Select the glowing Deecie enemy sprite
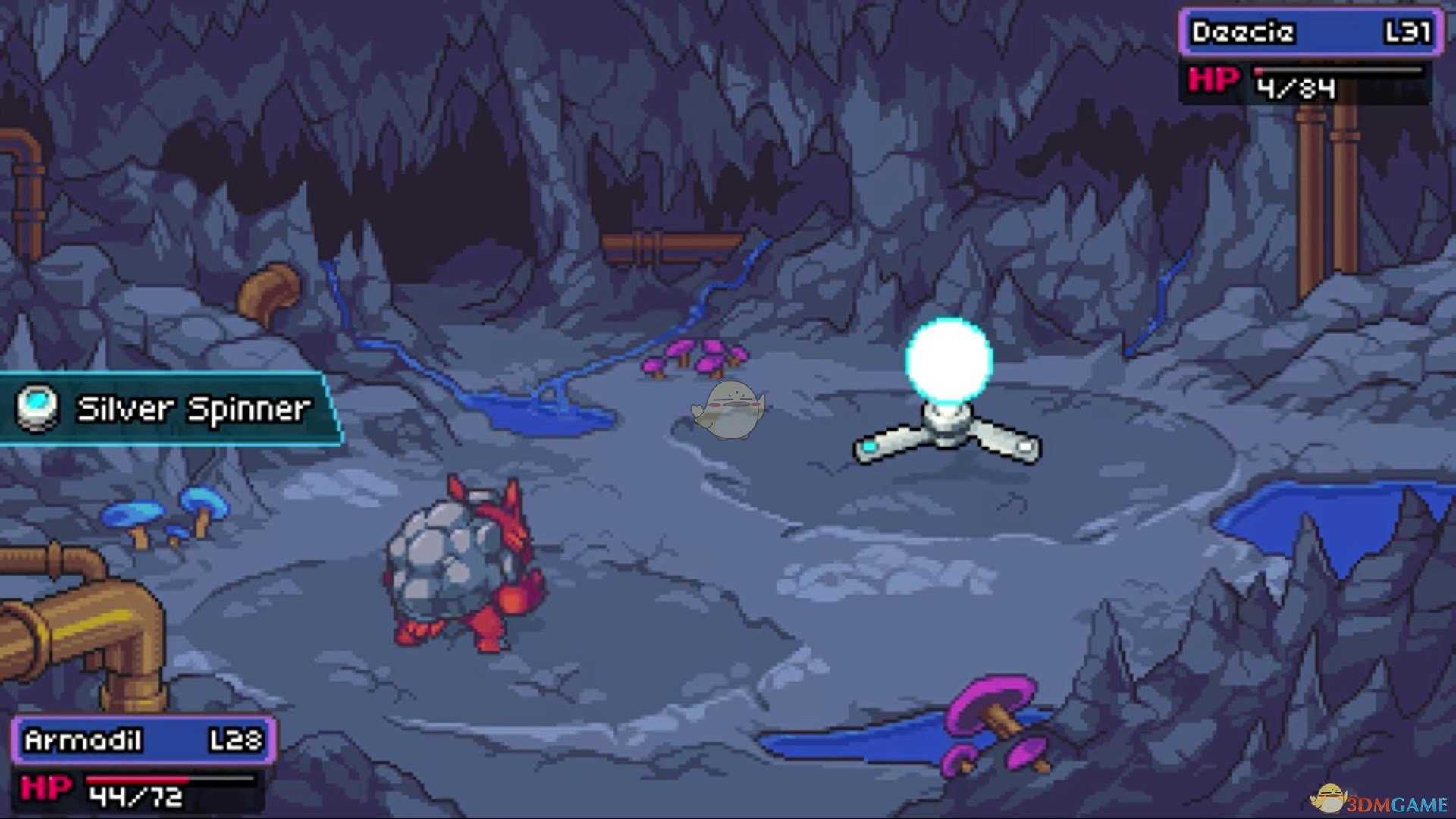Image resolution: width=1456 pixels, height=819 pixels. (x=946, y=394)
